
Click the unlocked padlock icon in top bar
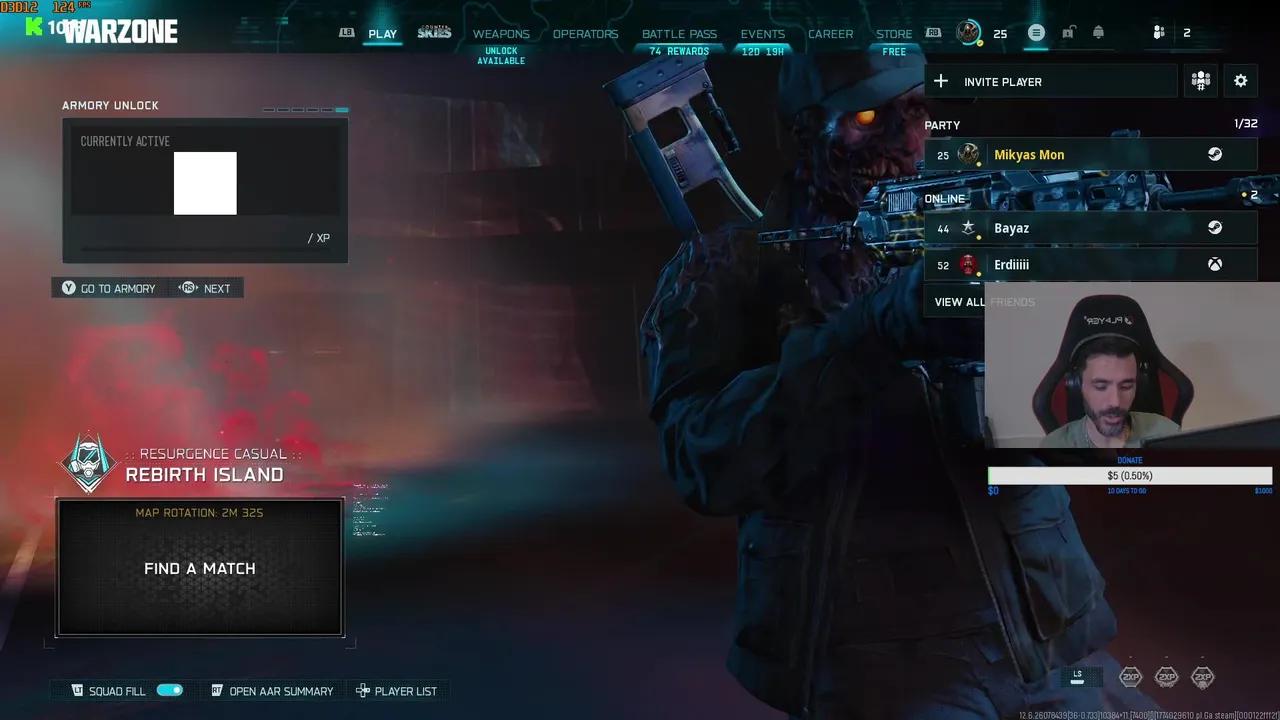(x=1067, y=32)
